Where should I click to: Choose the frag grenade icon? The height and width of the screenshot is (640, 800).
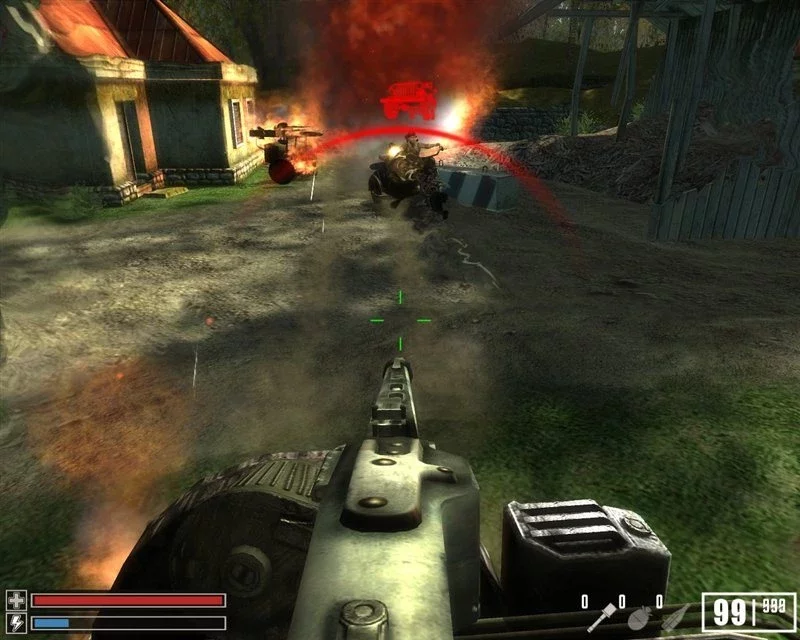638,619
